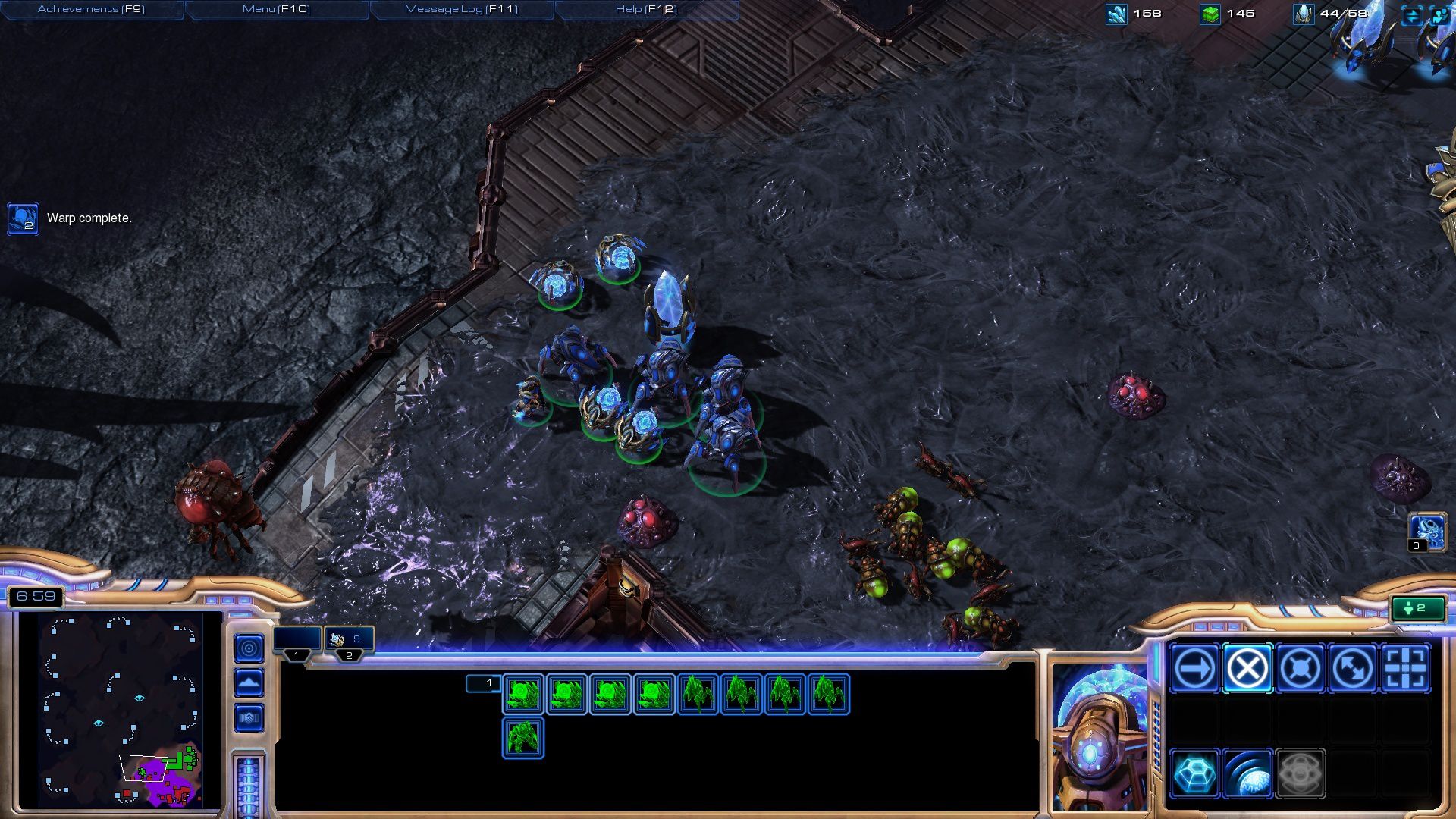
Task: Toggle the handshake ally-color minimap button
Action: click(x=249, y=717)
